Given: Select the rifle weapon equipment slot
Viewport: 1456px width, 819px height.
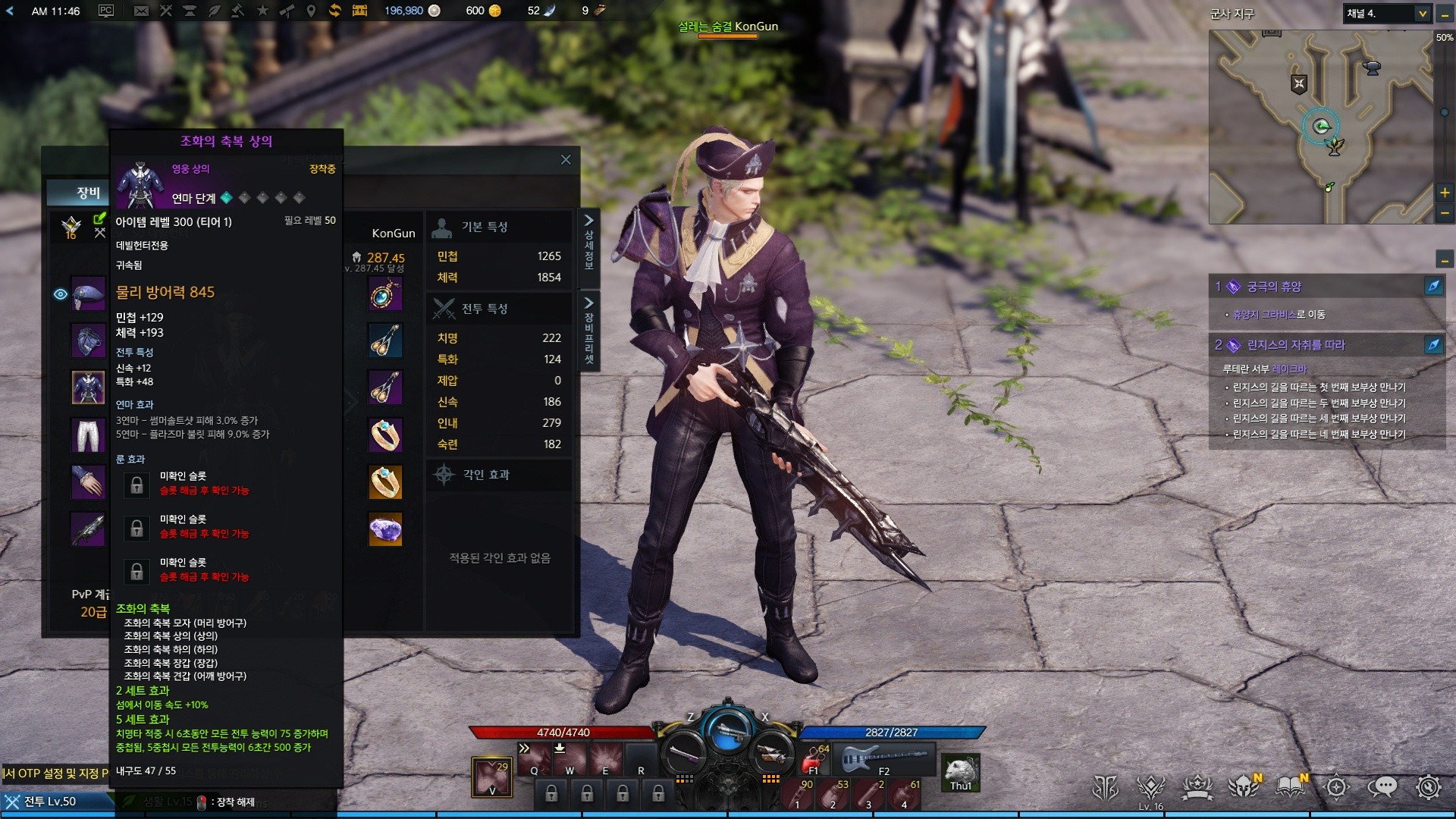Looking at the screenshot, I should click(x=88, y=529).
